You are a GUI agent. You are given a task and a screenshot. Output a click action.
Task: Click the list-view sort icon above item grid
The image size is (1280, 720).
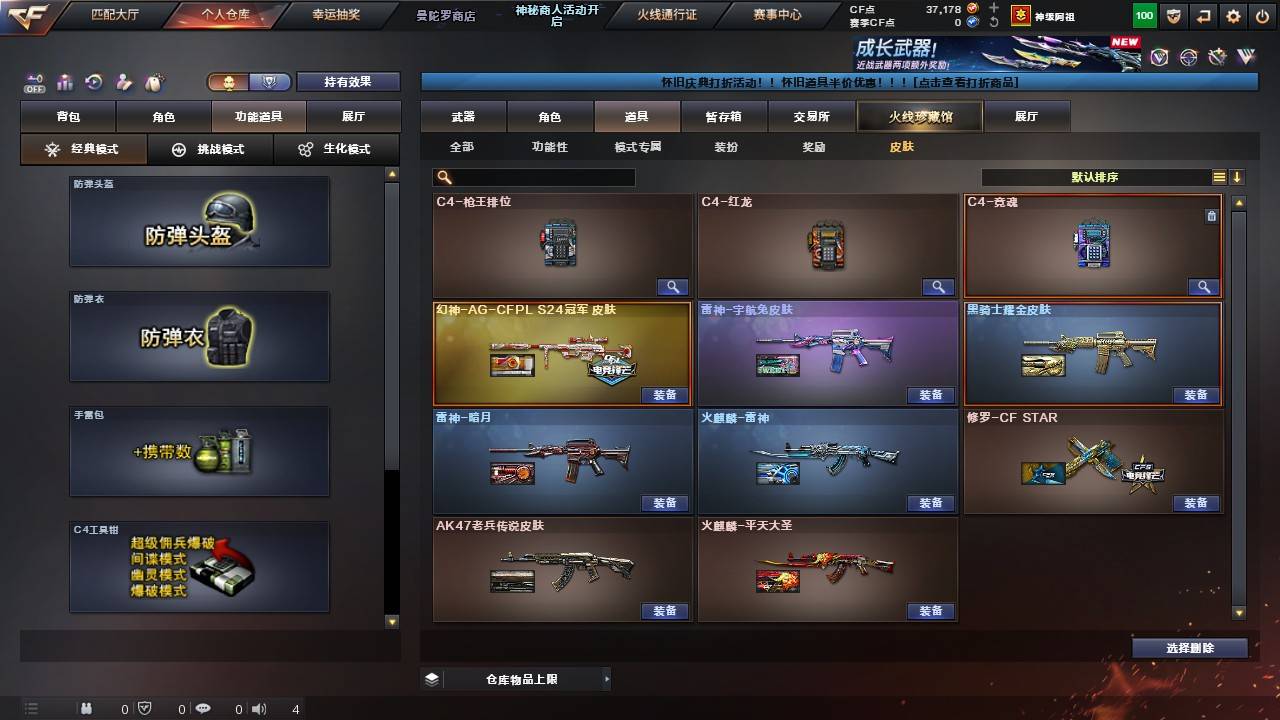pos(1221,176)
